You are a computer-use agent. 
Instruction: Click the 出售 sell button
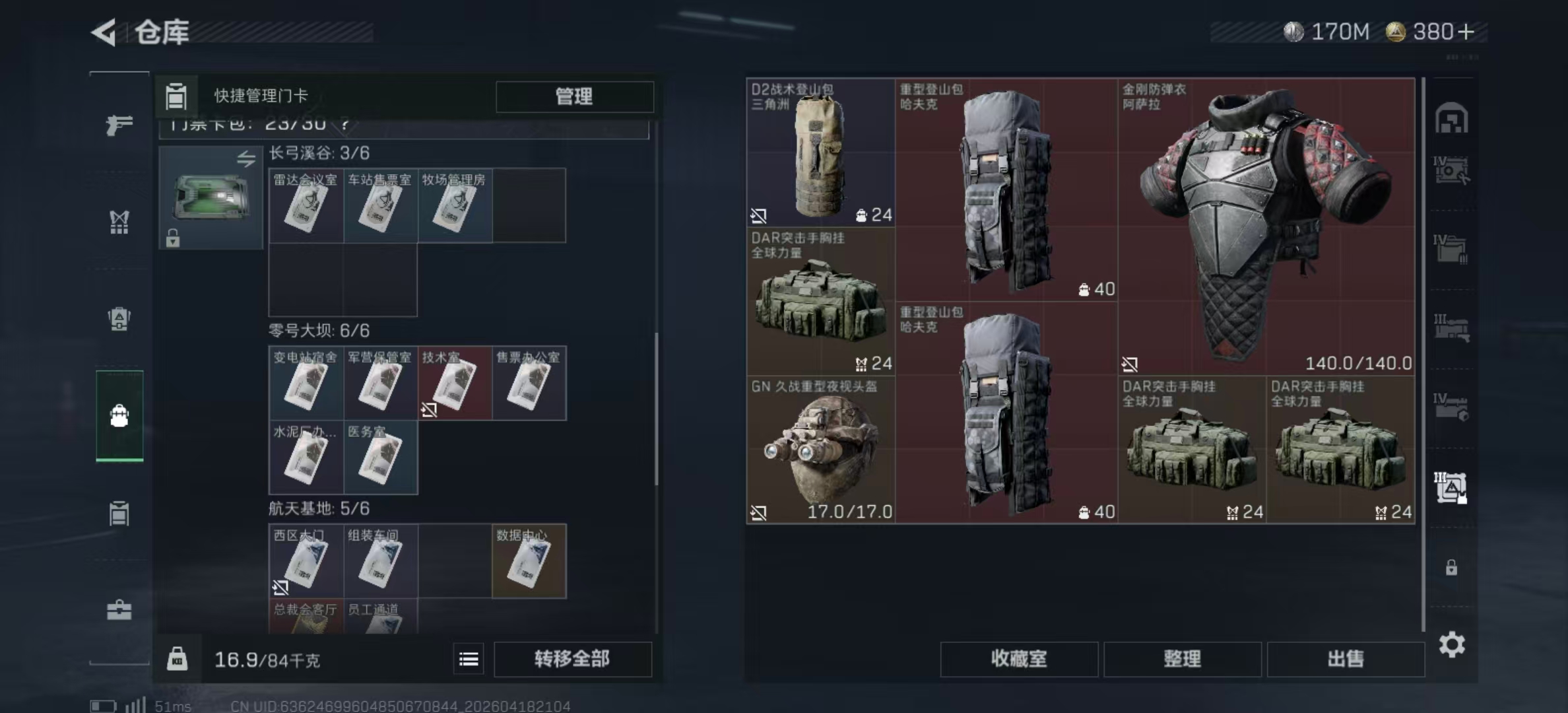click(1346, 660)
